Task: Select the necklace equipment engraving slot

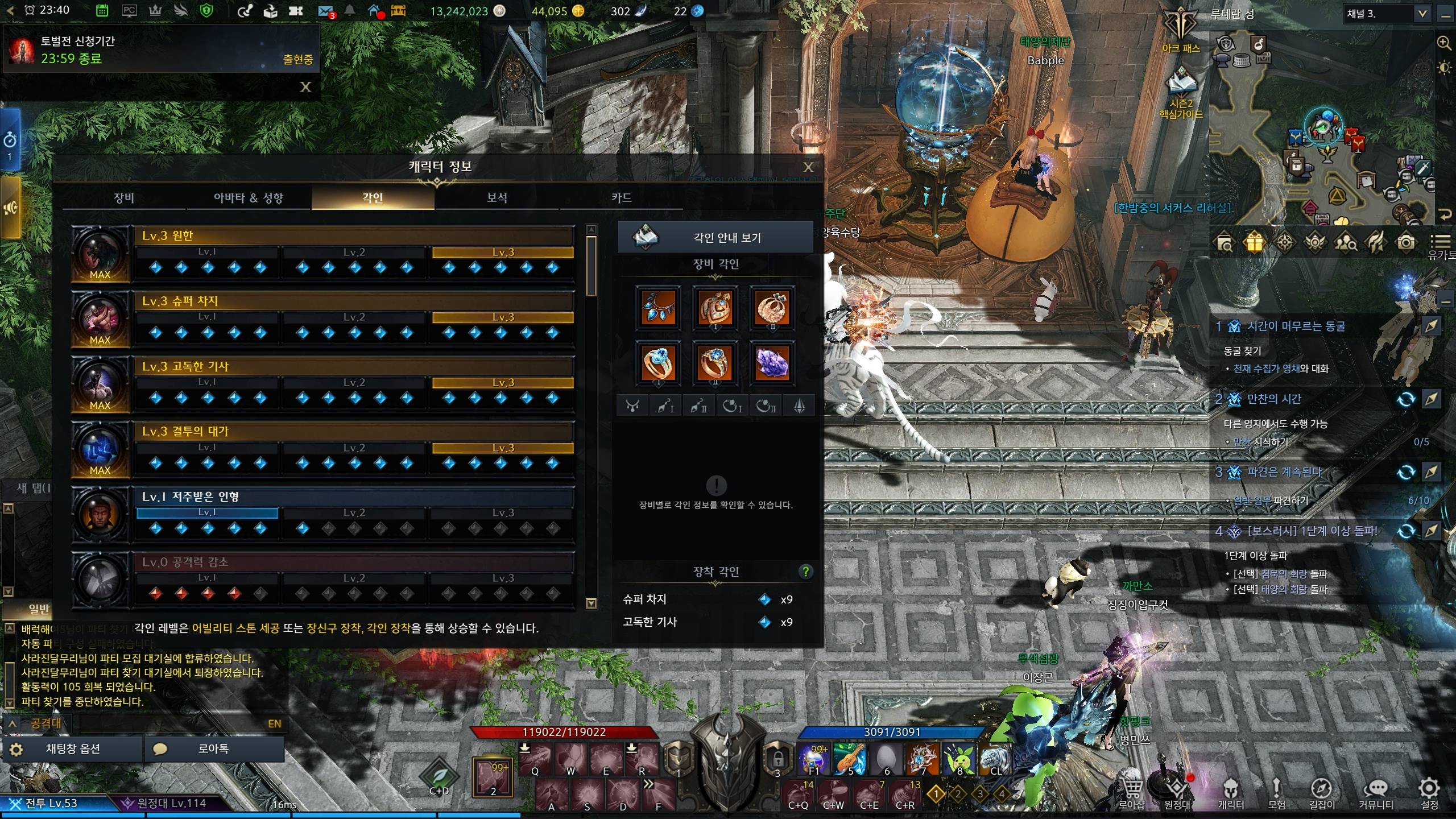Action: [658, 308]
